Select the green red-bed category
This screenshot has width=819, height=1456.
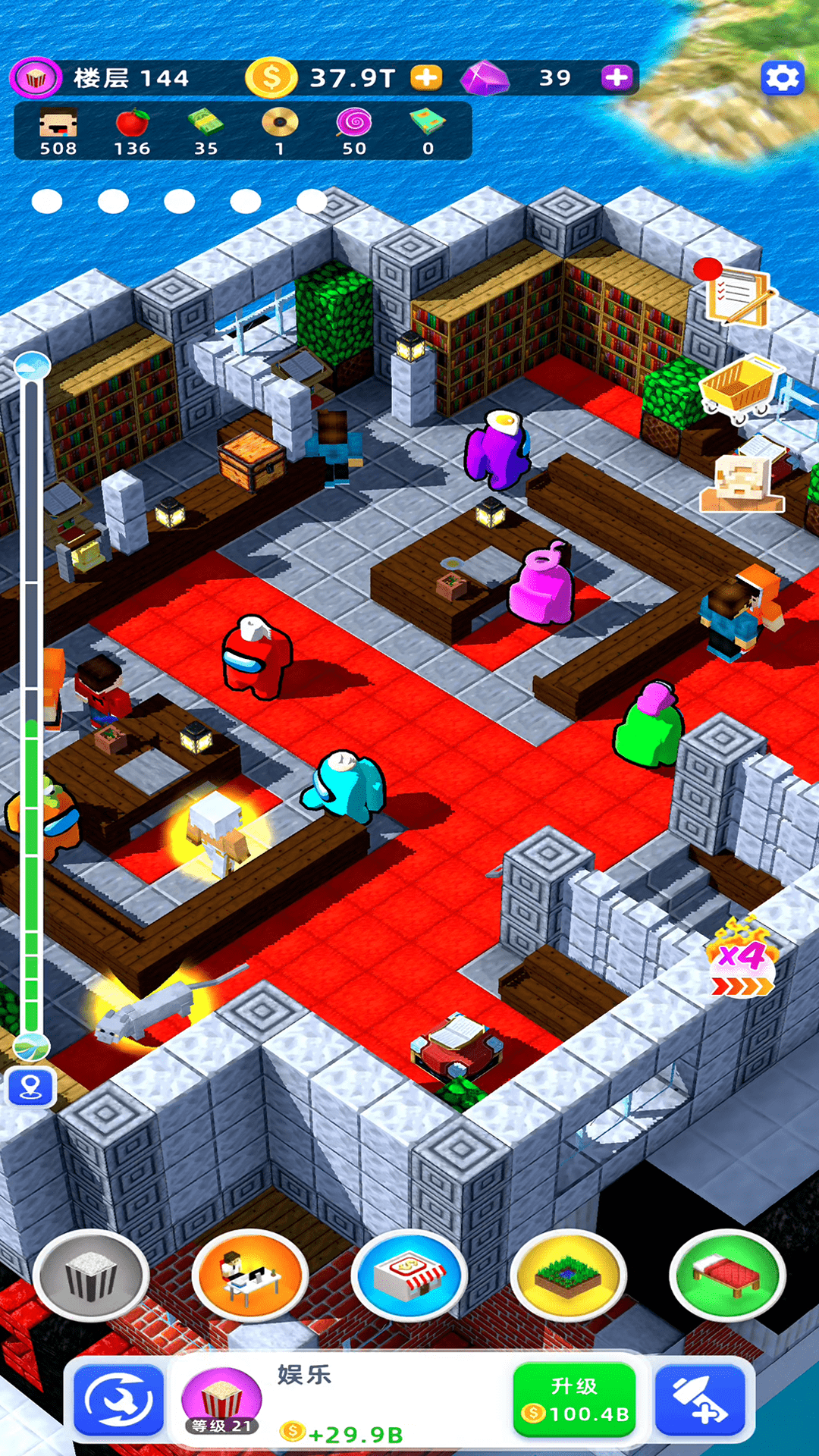[x=727, y=1276]
